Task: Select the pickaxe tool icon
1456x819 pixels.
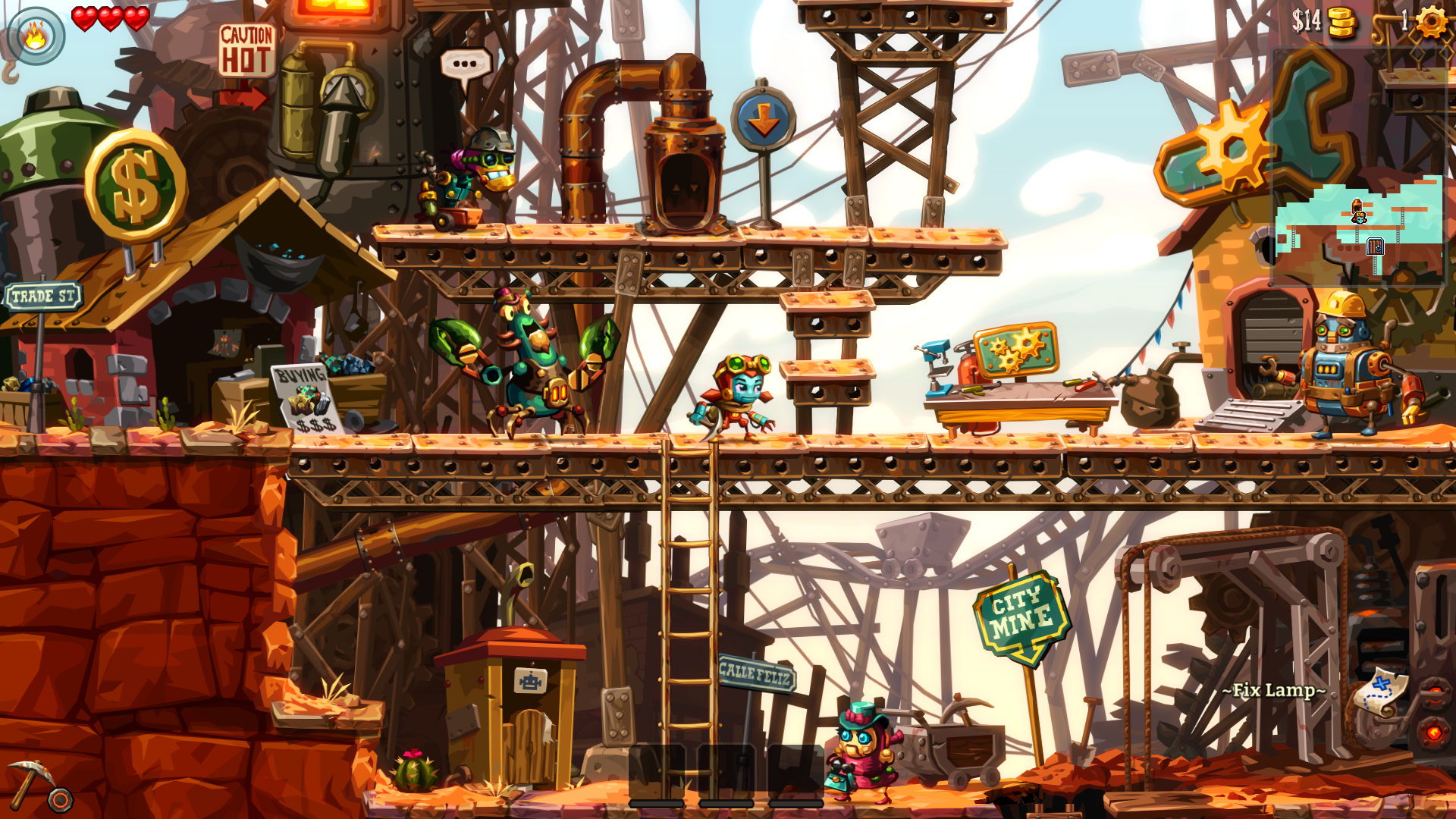Action: (30, 783)
